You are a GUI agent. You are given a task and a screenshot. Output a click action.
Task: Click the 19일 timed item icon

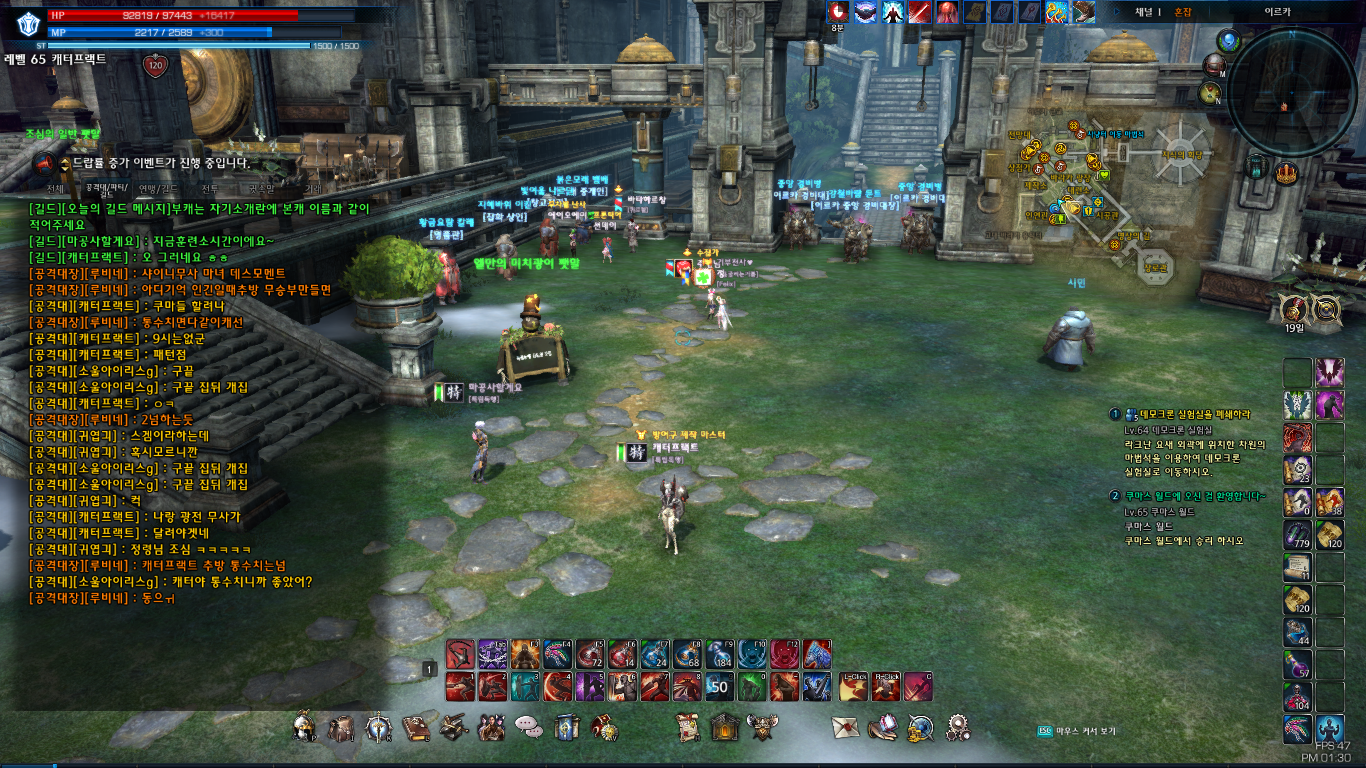click(x=1294, y=309)
